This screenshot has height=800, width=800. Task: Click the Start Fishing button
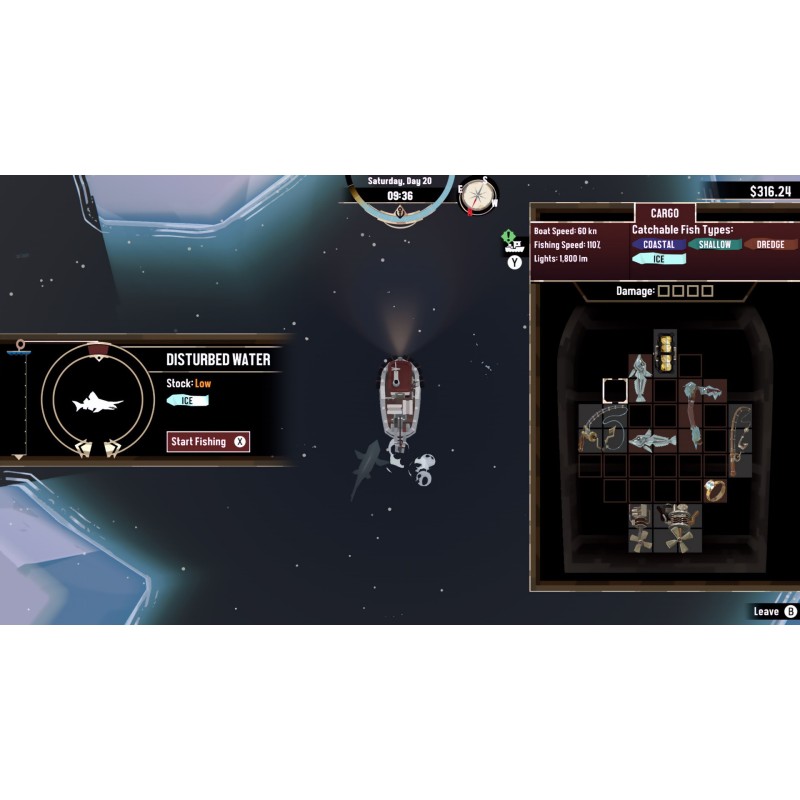(208, 441)
